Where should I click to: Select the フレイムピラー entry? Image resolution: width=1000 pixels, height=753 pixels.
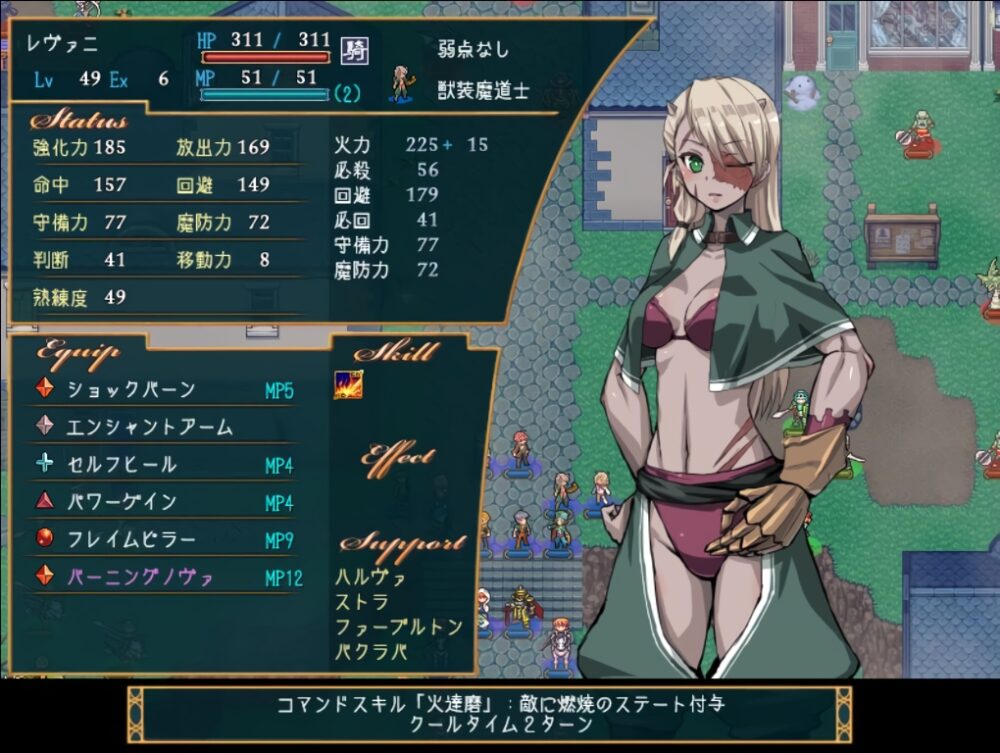130,540
